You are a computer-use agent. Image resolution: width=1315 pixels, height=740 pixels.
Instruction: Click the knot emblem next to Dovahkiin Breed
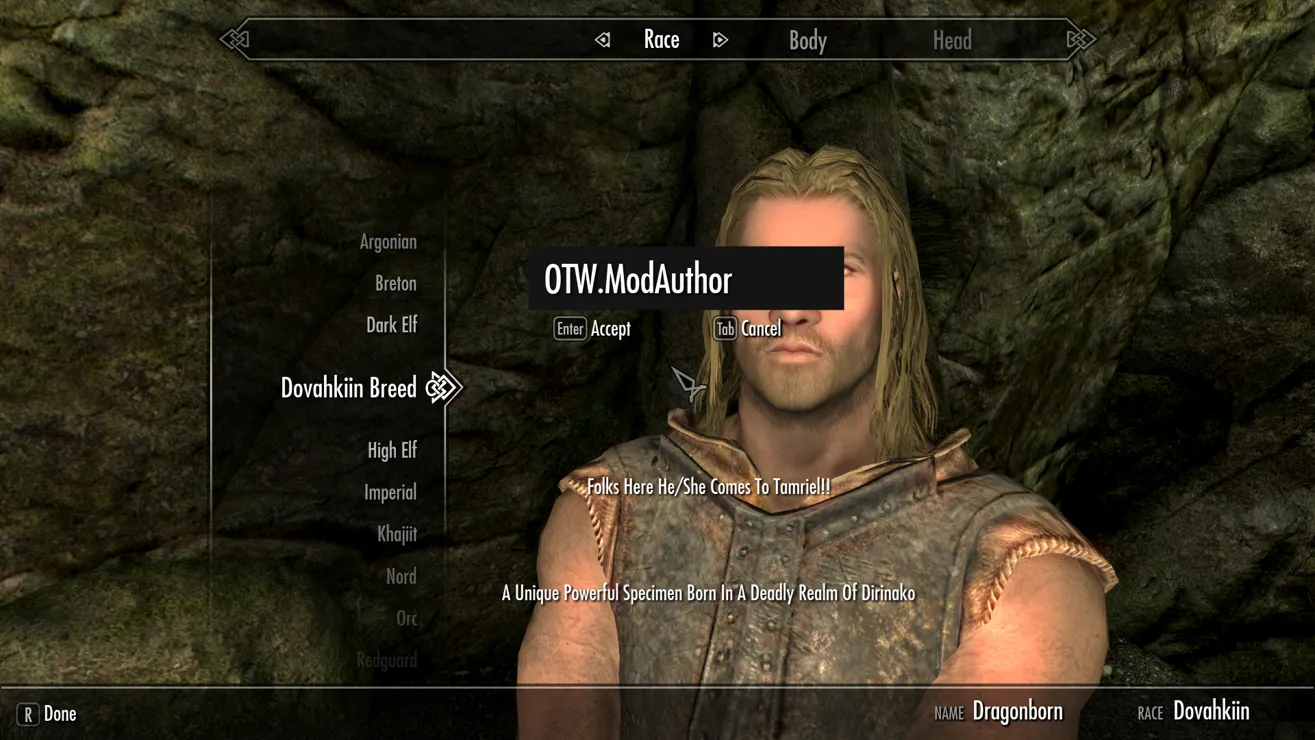[443, 387]
